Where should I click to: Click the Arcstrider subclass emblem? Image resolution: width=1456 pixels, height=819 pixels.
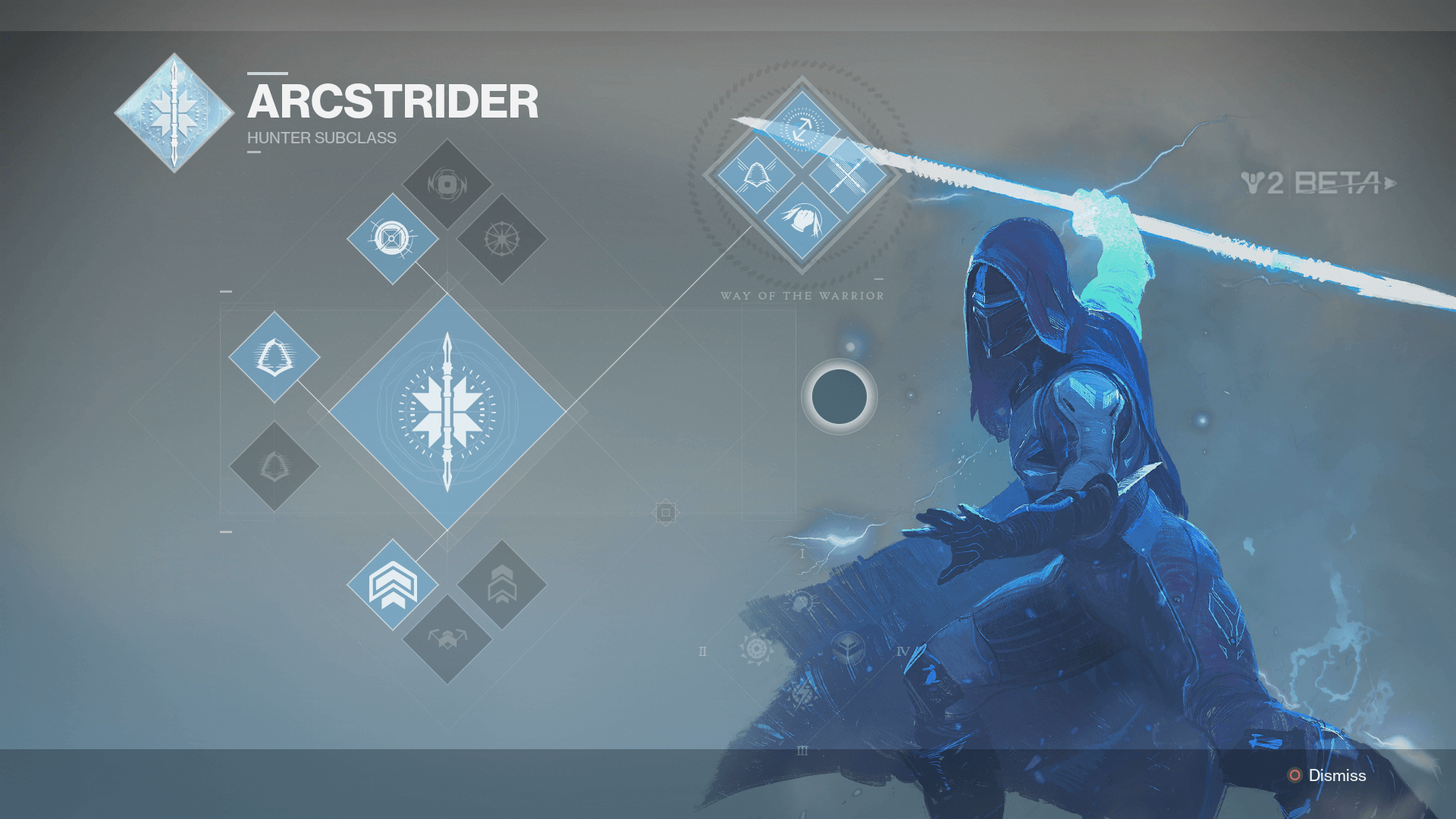click(173, 111)
